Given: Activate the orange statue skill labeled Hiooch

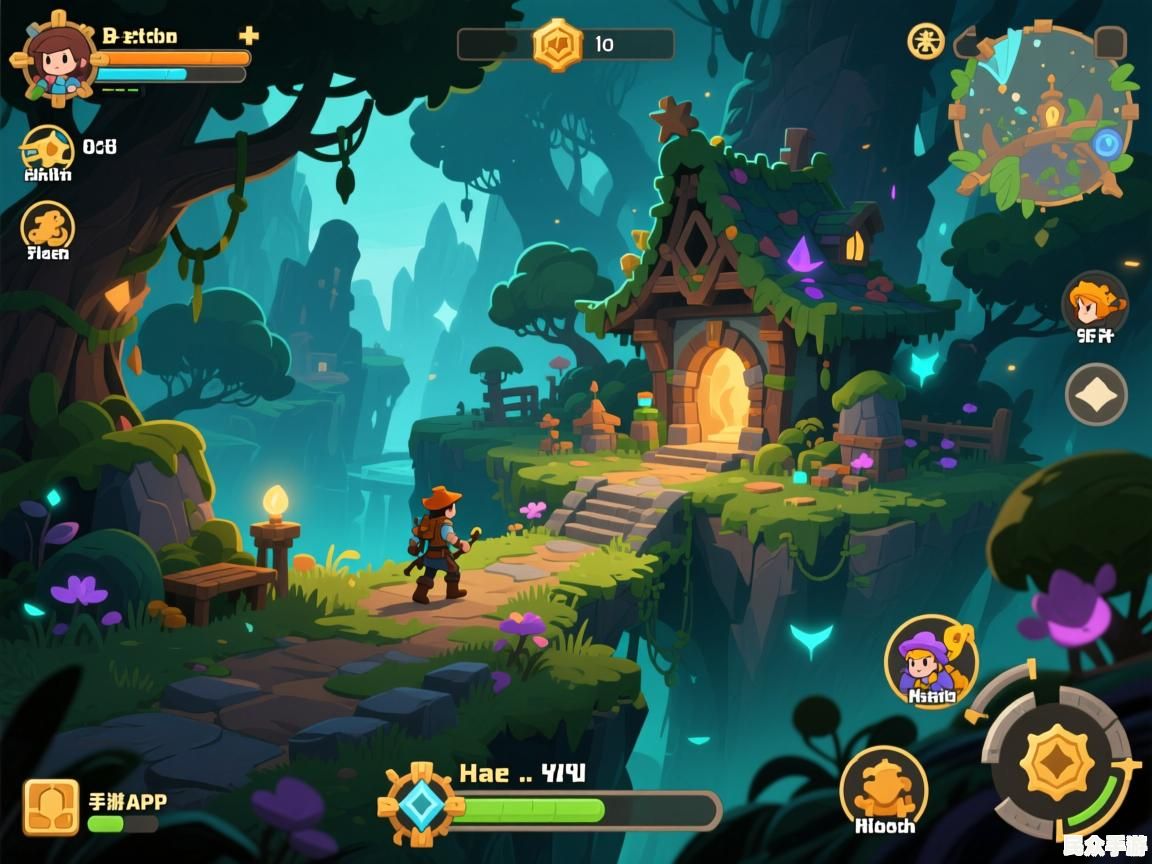Looking at the screenshot, I should tap(884, 790).
